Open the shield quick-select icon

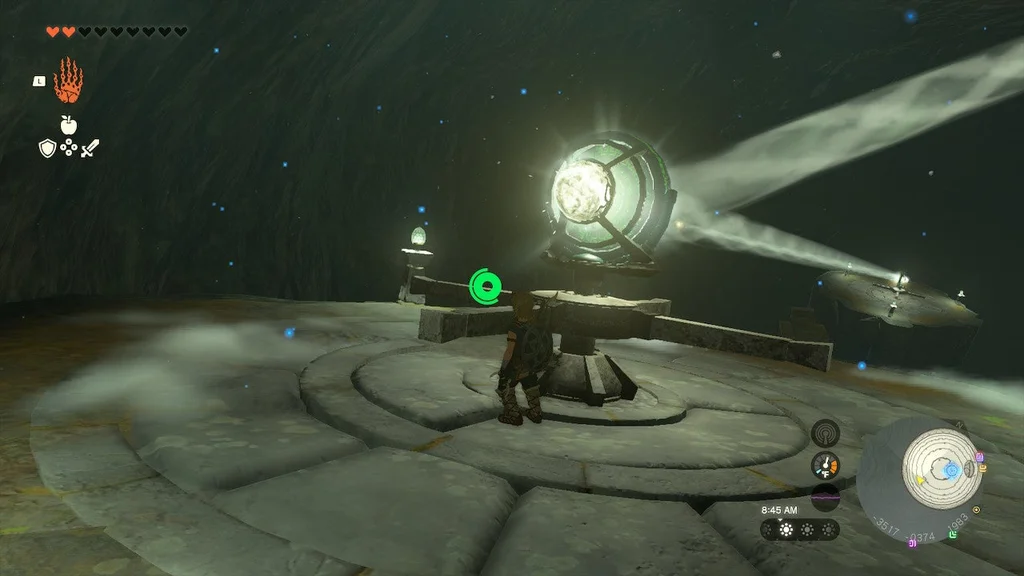point(46,148)
